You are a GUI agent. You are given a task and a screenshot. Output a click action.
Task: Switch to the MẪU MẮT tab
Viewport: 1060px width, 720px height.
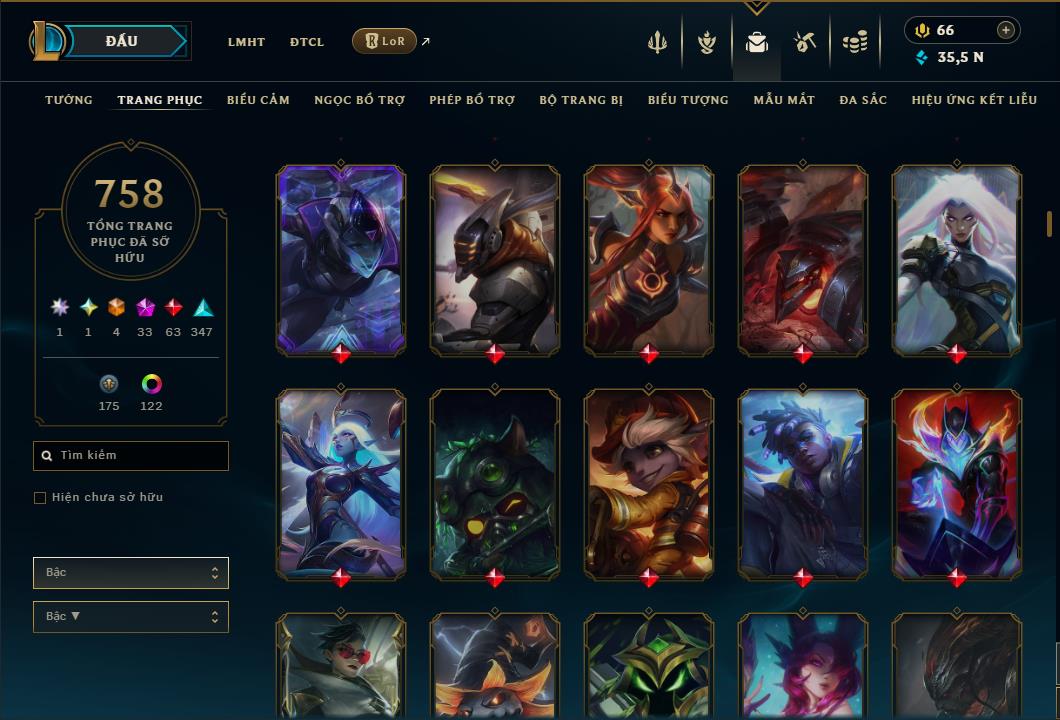click(784, 100)
